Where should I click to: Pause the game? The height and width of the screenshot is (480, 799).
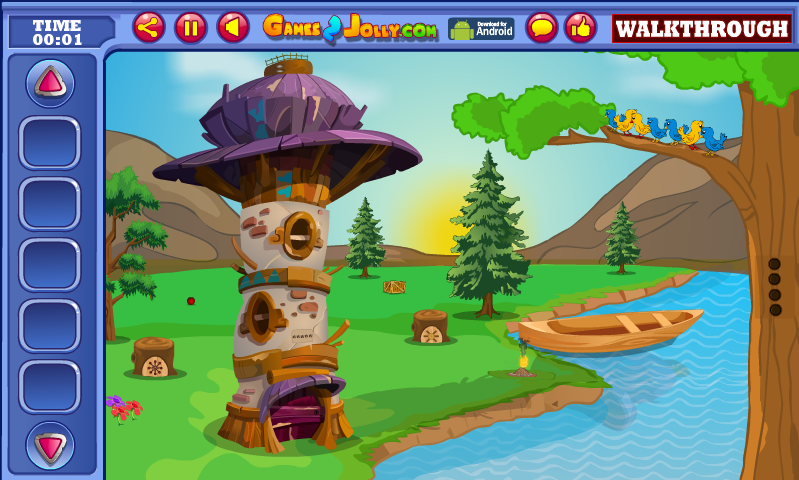point(191,27)
